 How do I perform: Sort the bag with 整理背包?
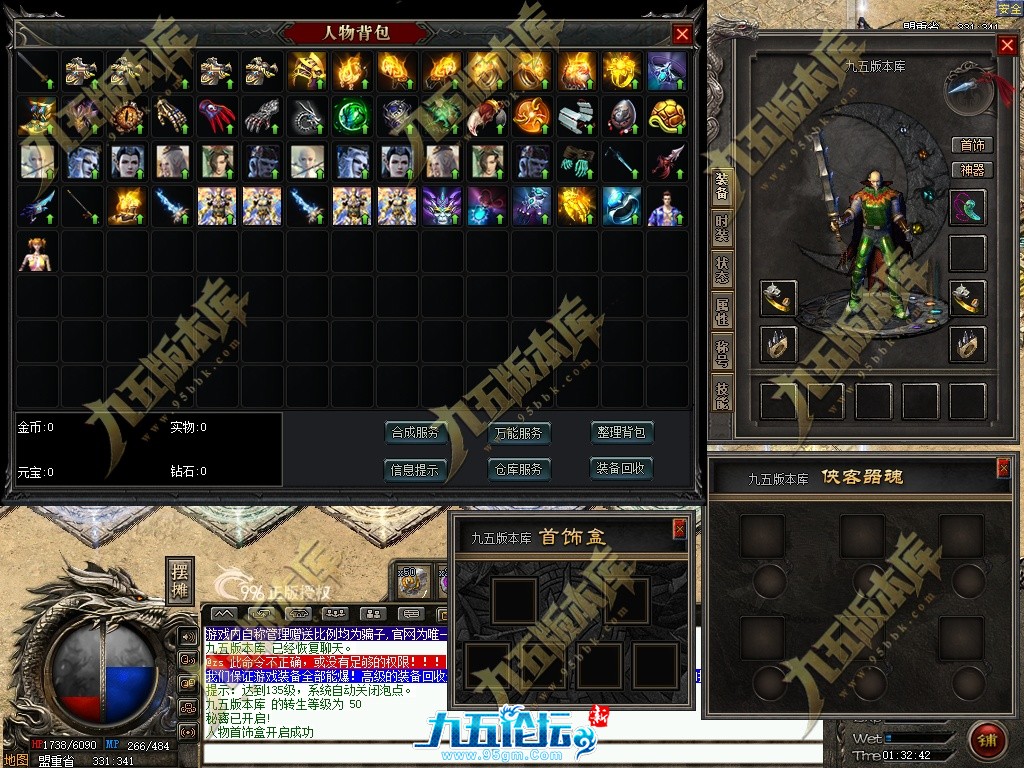621,433
